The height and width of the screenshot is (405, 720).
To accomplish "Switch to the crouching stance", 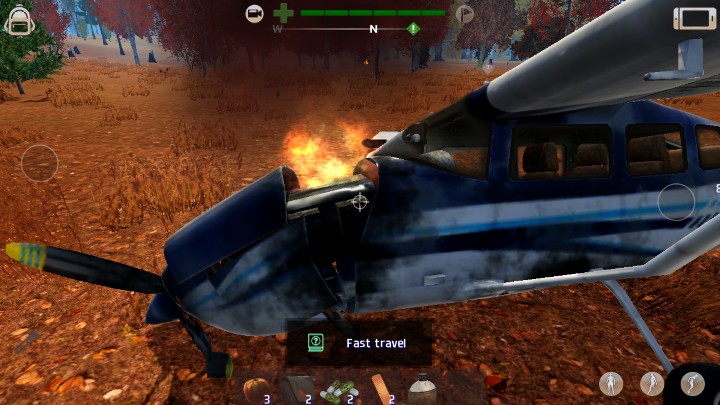I will pyautogui.click(x=692, y=383).
